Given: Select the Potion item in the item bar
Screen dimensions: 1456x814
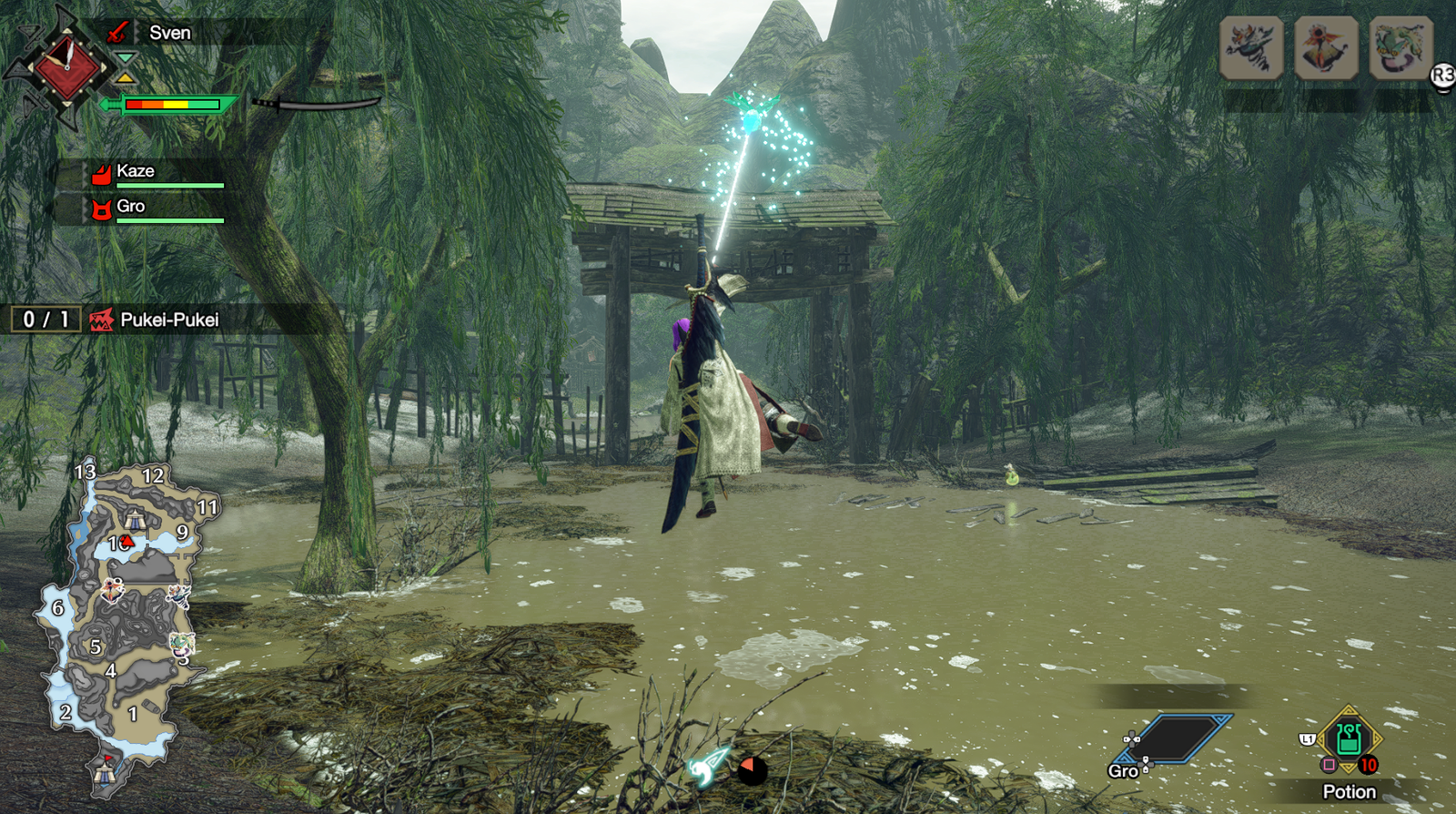Looking at the screenshot, I should [1349, 738].
